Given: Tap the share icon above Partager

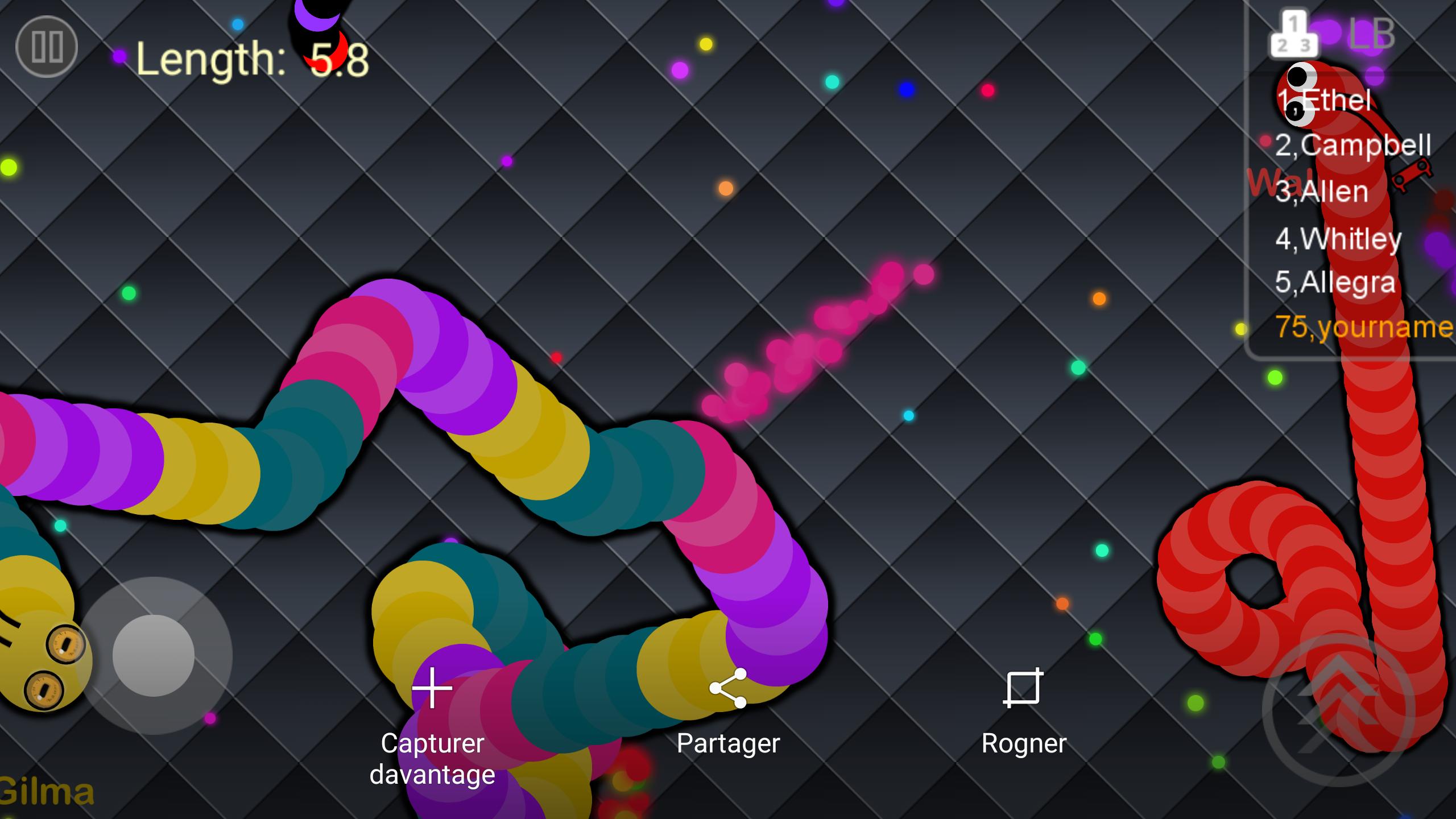Looking at the screenshot, I should tap(728, 688).
